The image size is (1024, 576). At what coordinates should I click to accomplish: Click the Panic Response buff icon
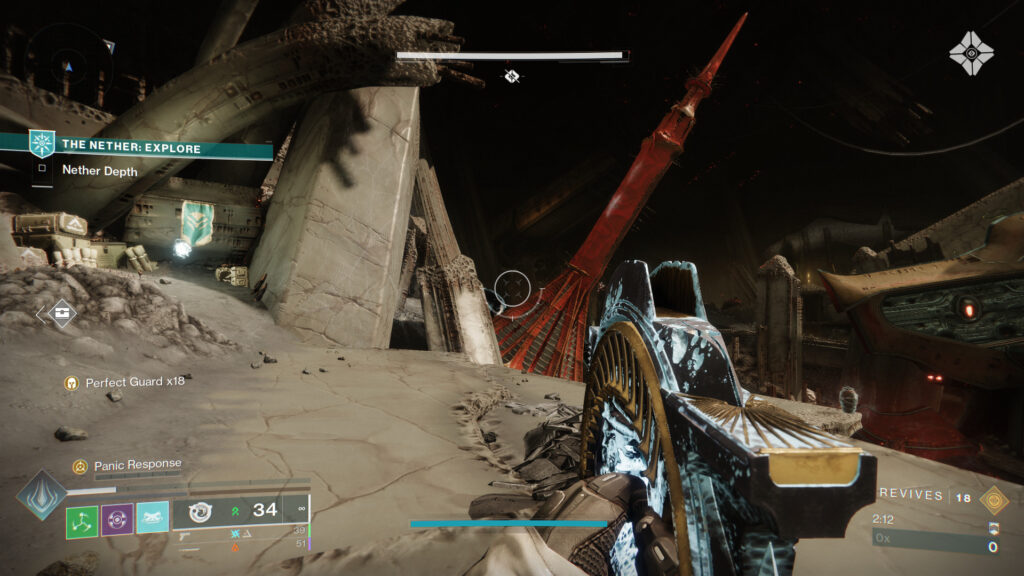tap(79, 466)
